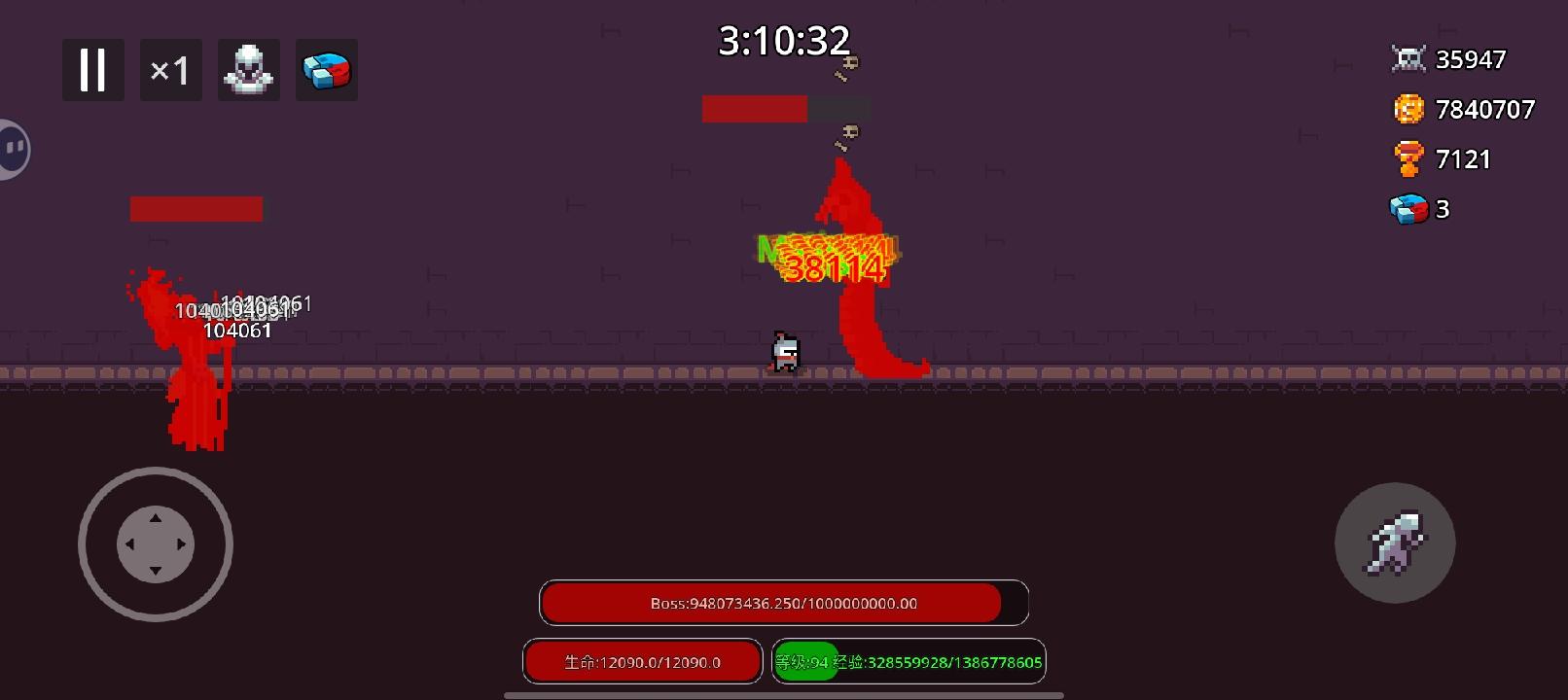The image size is (1568, 700).
Task: Tap the 生命 health value button
Action: (x=642, y=661)
